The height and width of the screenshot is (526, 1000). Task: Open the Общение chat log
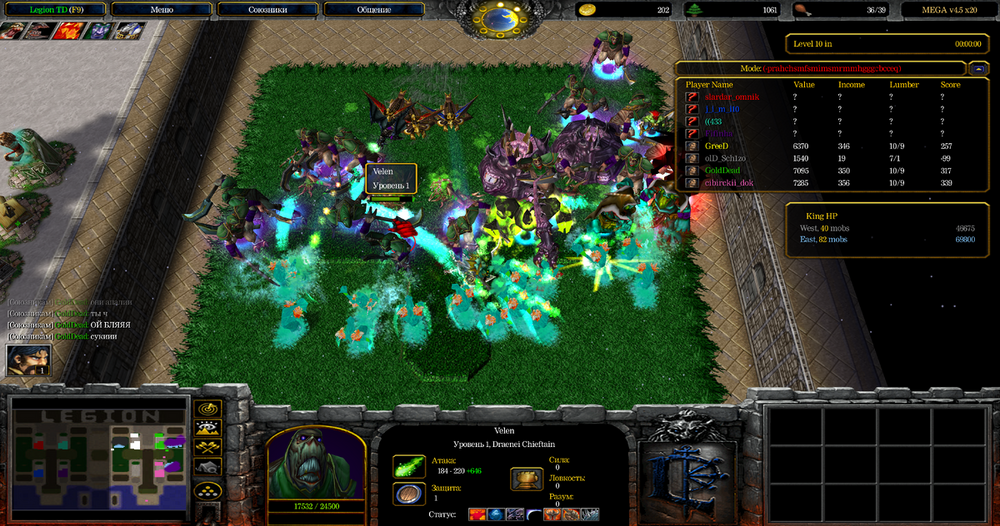373,10
